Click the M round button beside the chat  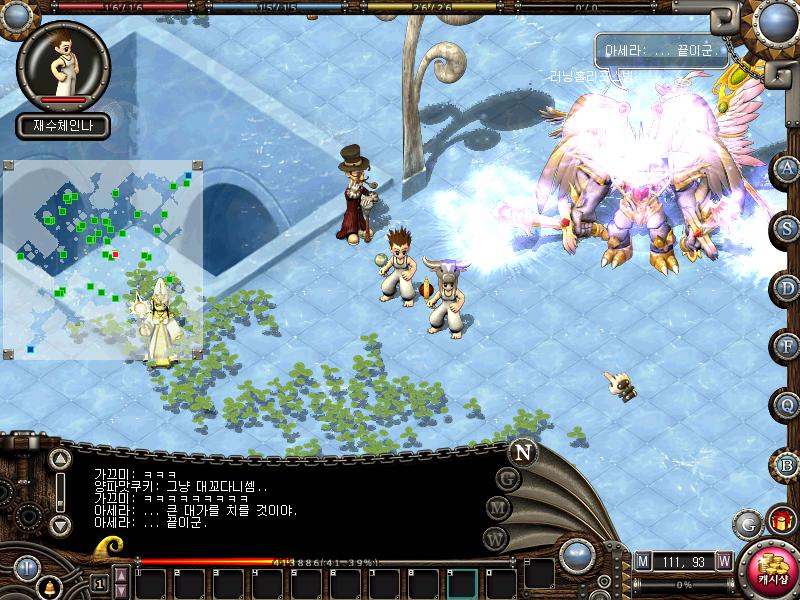point(498,507)
